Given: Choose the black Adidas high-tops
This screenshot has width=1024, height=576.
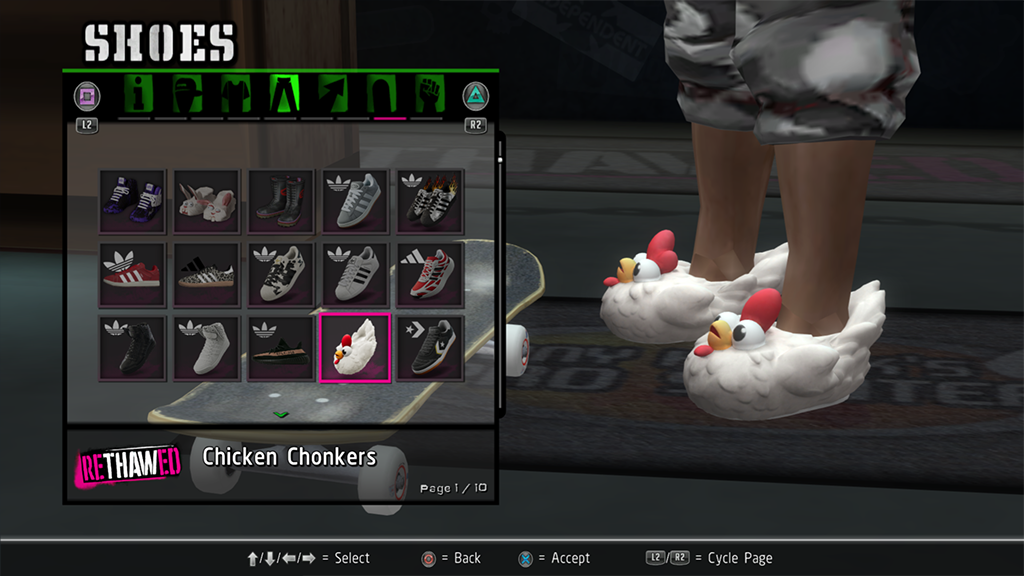Looking at the screenshot, I should coord(133,348).
